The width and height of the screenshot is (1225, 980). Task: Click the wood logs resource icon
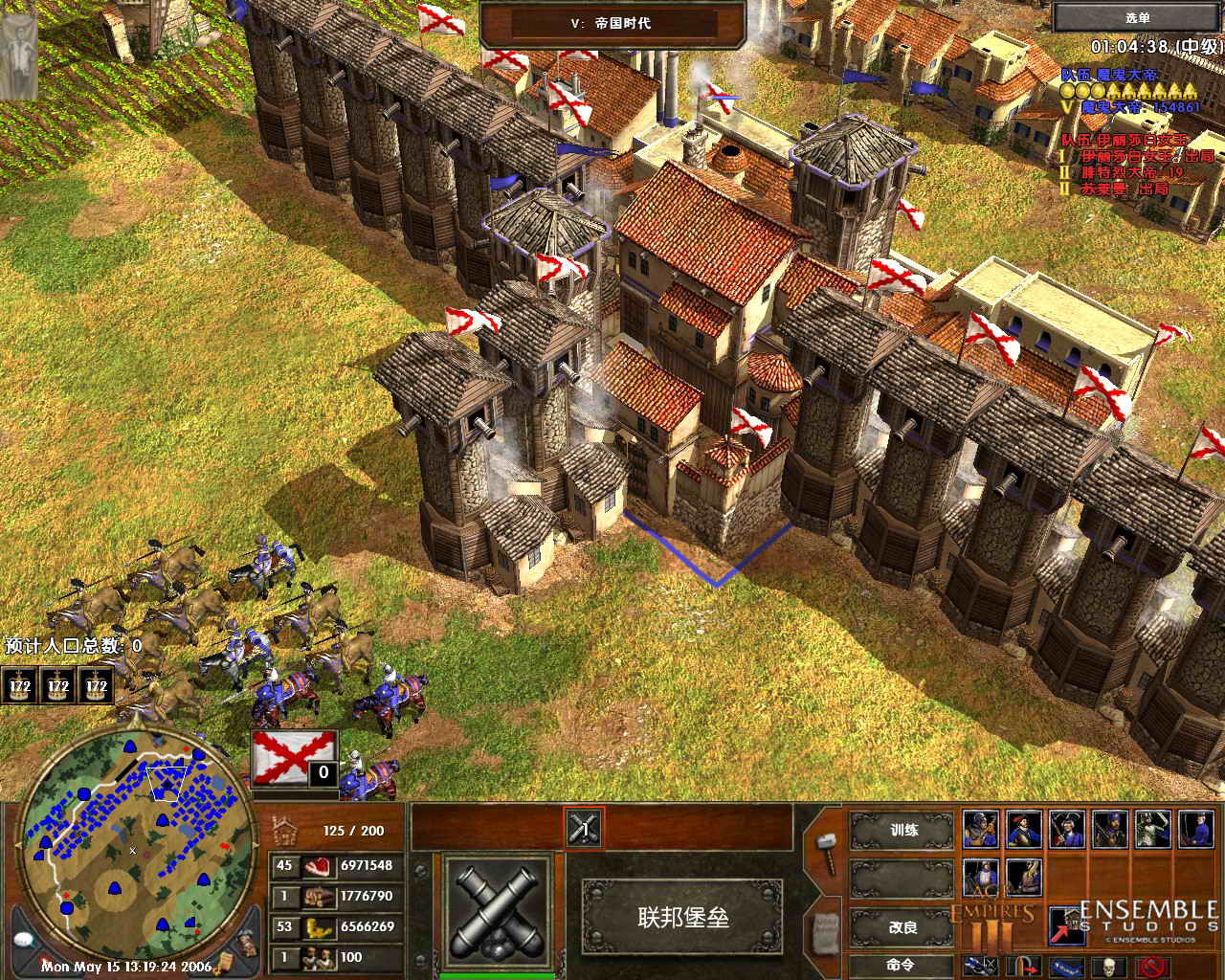point(316,897)
